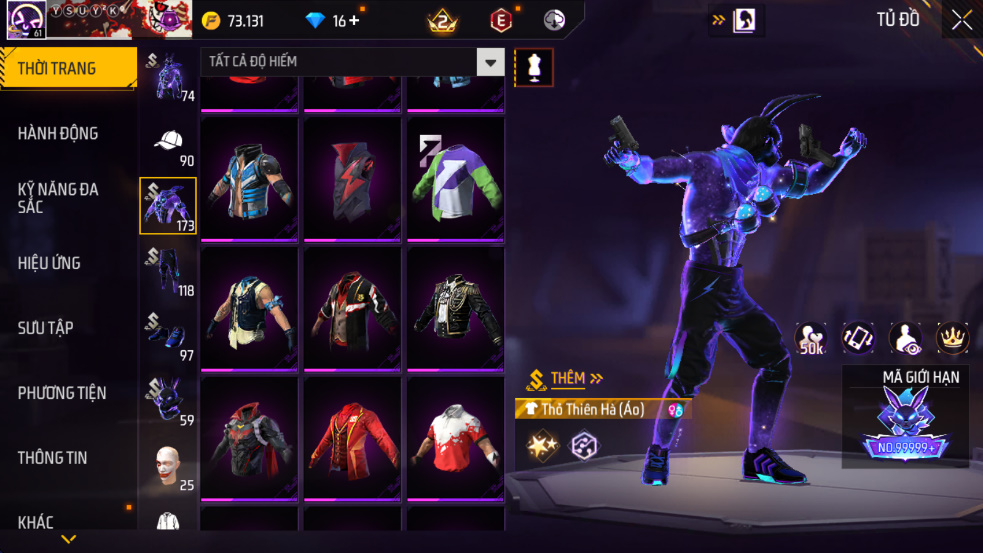Add diamonds with the plus button

pyautogui.click(x=353, y=21)
